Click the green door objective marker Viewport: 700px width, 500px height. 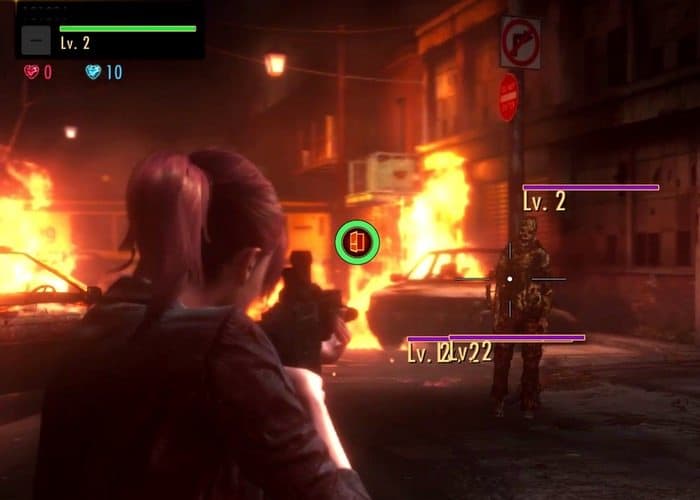[x=357, y=242]
